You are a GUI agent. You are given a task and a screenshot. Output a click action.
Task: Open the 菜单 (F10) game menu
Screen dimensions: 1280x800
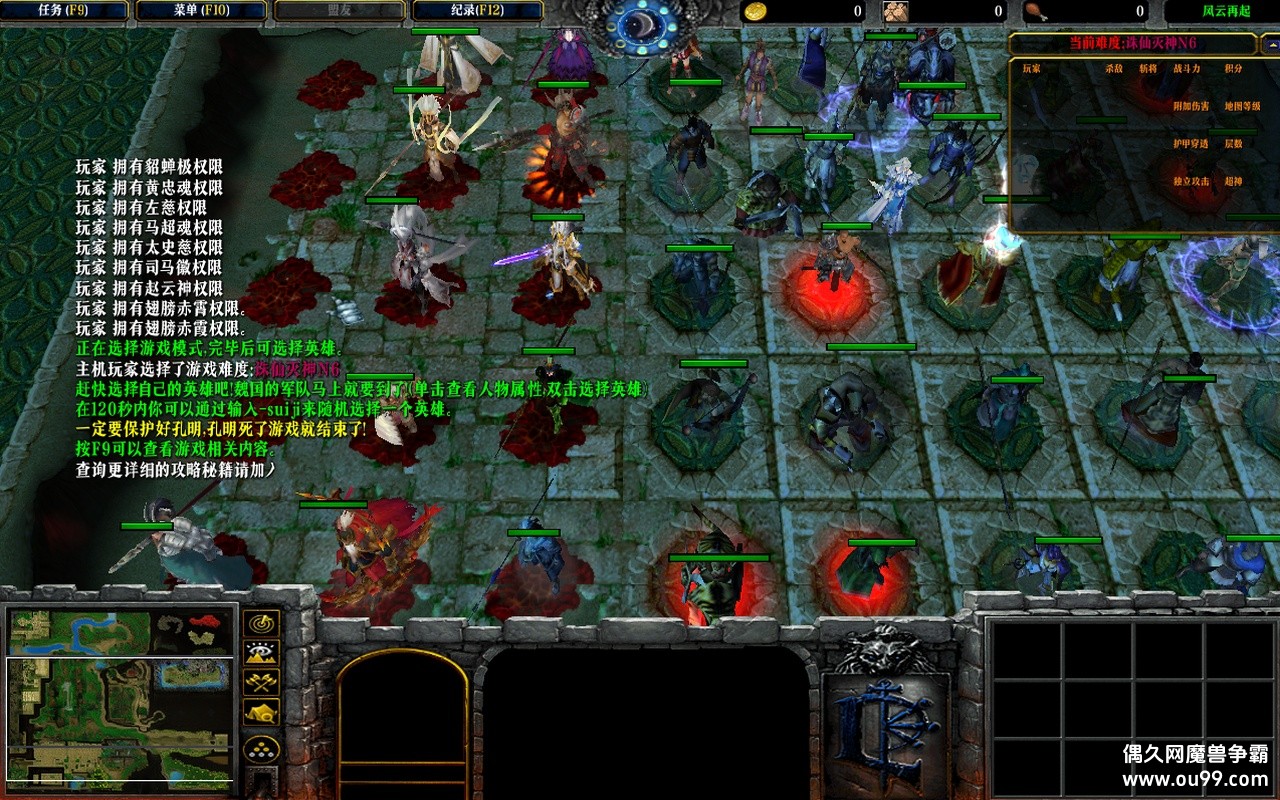point(201,11)
